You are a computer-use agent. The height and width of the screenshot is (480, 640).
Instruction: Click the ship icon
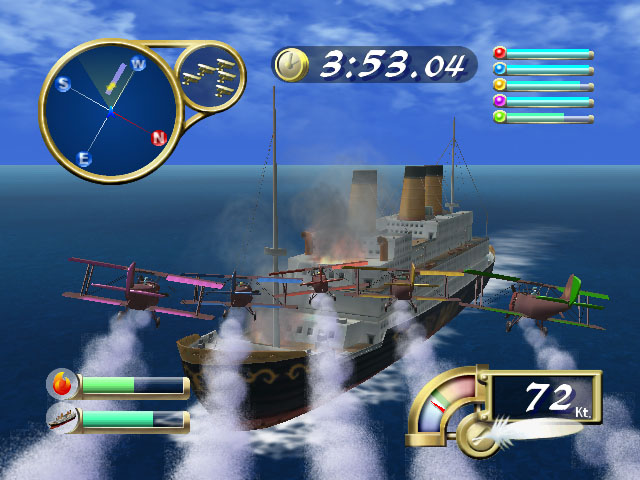[62, 418]
